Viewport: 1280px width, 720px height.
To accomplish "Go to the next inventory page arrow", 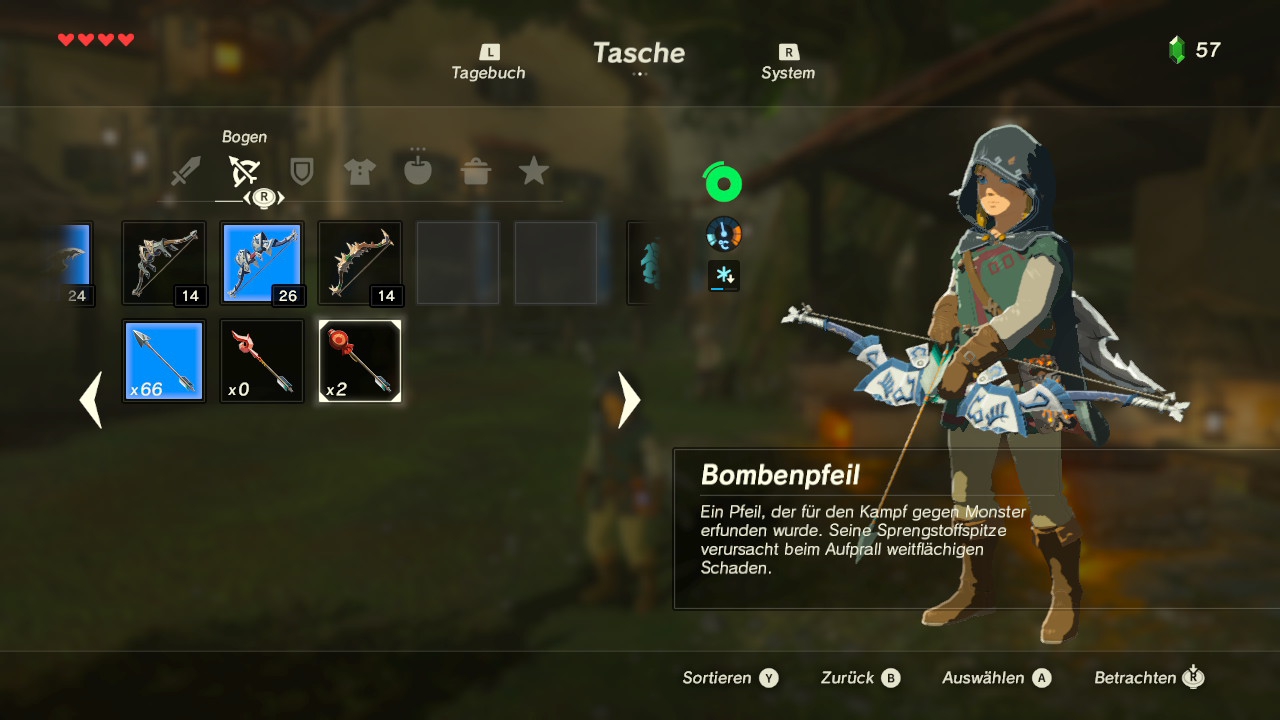I will pyautogui.click(x=629, y=400).
